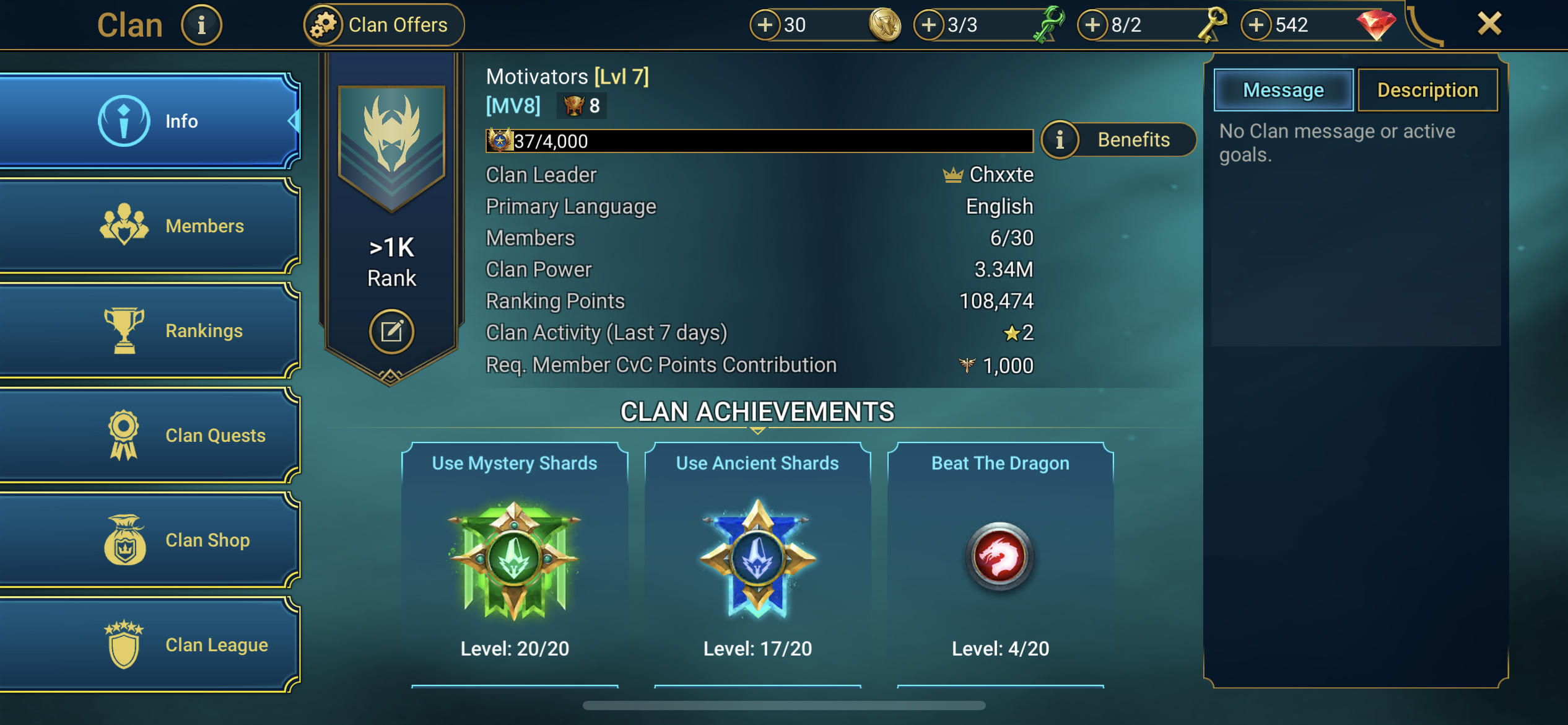
Task: Click the Clan info circle icon
Action: click(x=201, y=24)
